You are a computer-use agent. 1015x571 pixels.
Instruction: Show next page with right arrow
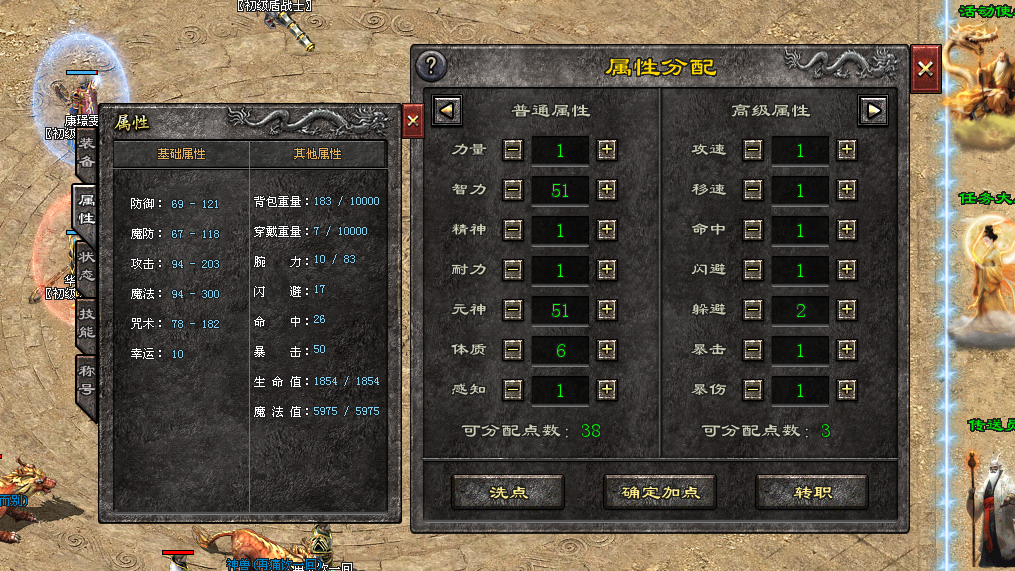pyautogui.click(x=873, y=109)
